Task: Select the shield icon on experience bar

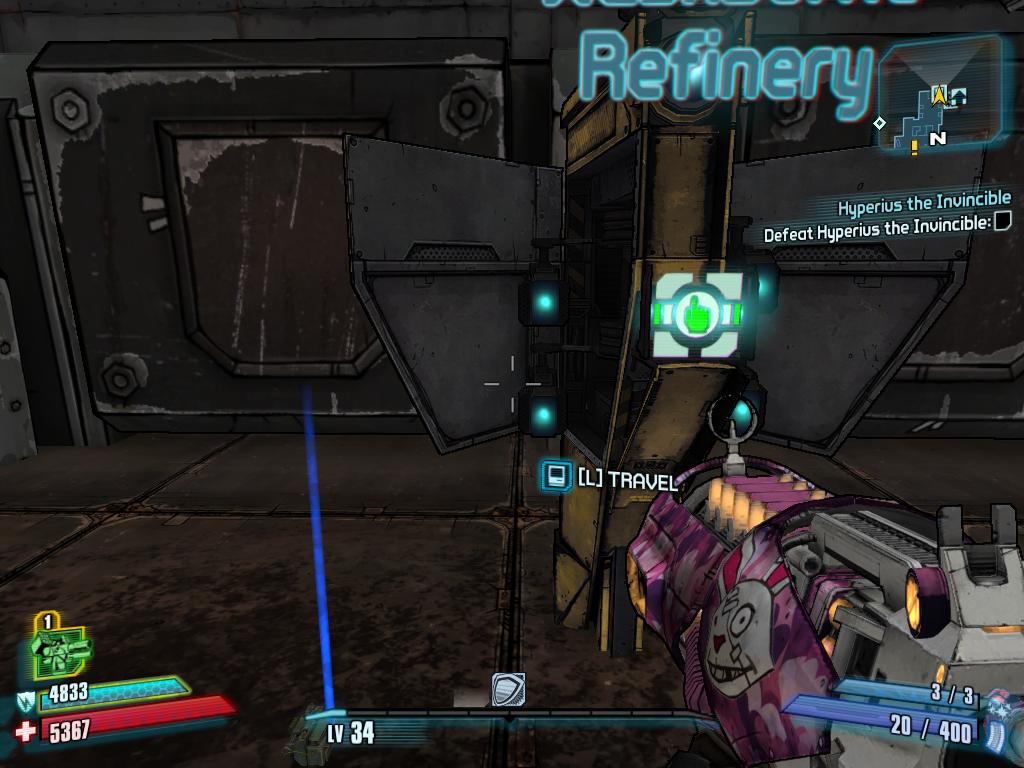Action: 508,690
